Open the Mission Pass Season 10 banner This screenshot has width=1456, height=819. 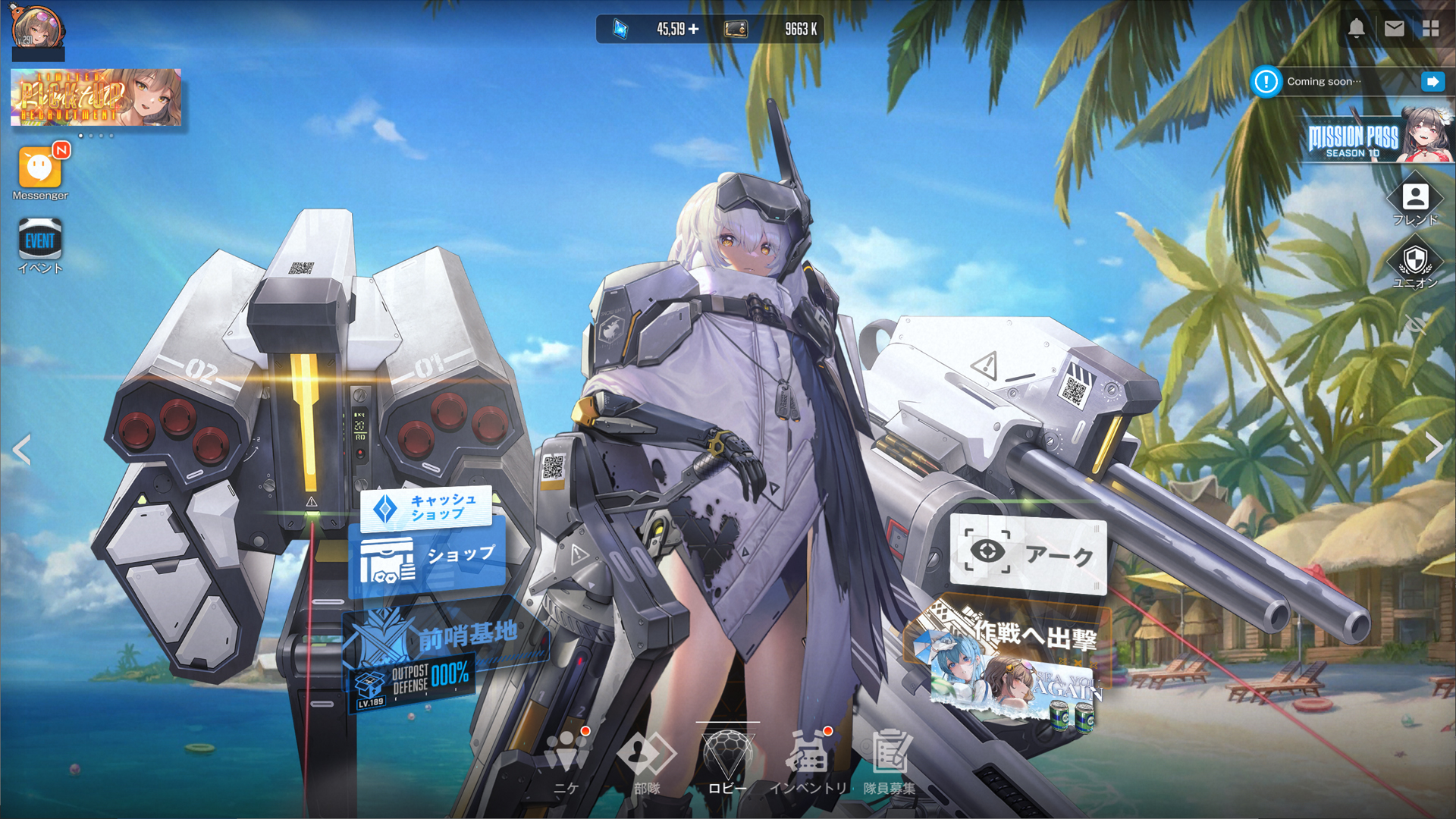[x=1376, y=138]
